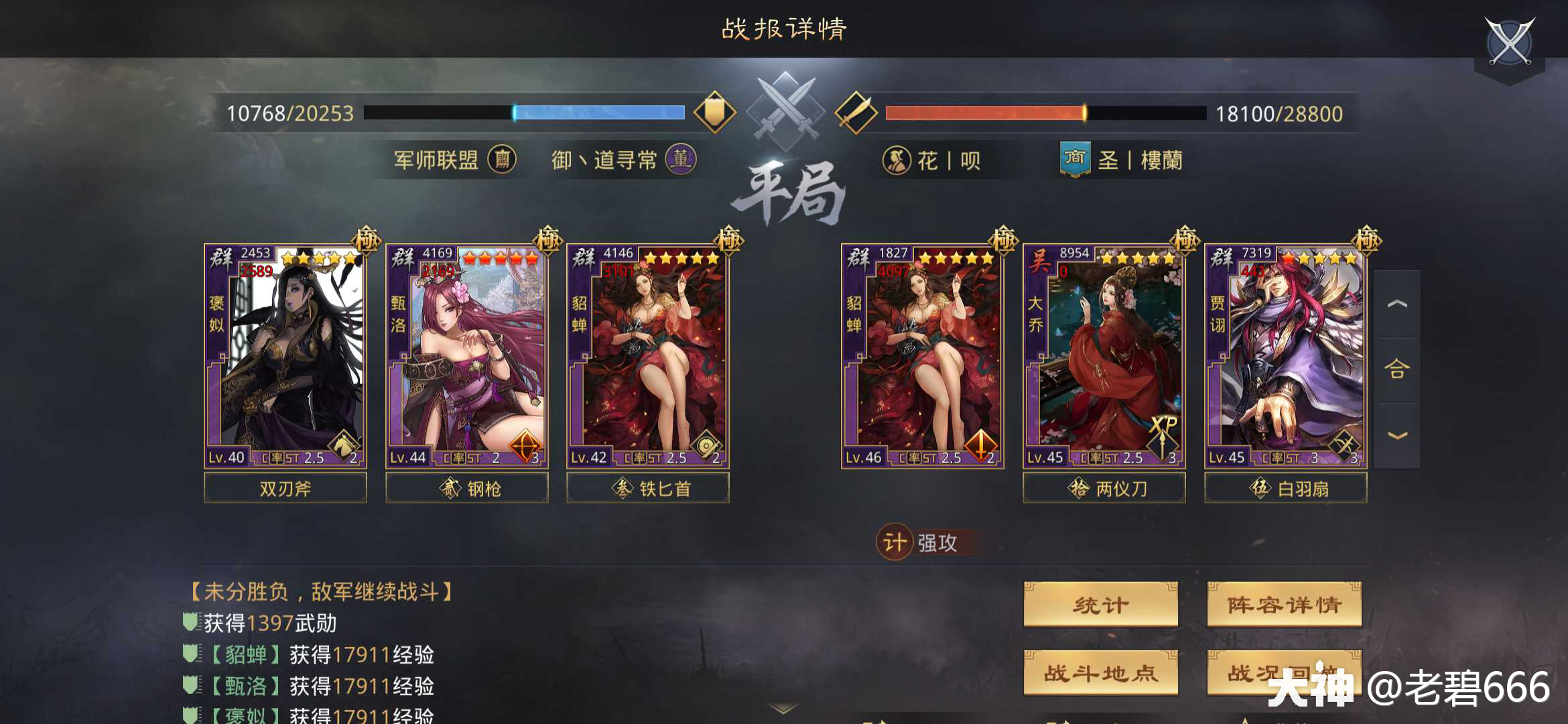Click the crossed swords icon in top right corner
Screen dimensions: 1568x724
click(x=1509, y=42)
